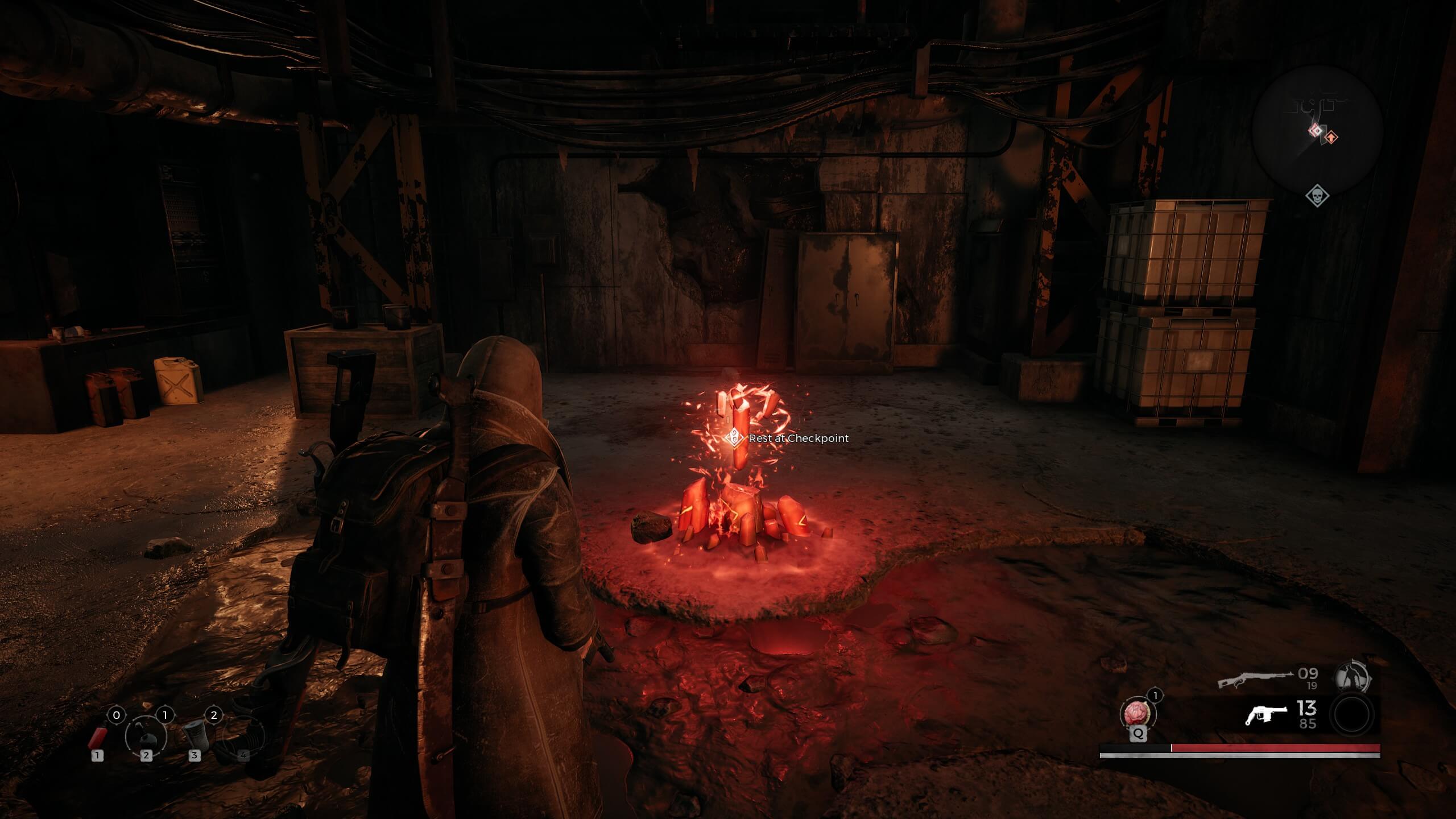The width and height of the screenshot is (1456, 819).
Task: Select the red vial quick slot
Action: tap(98, 737)
